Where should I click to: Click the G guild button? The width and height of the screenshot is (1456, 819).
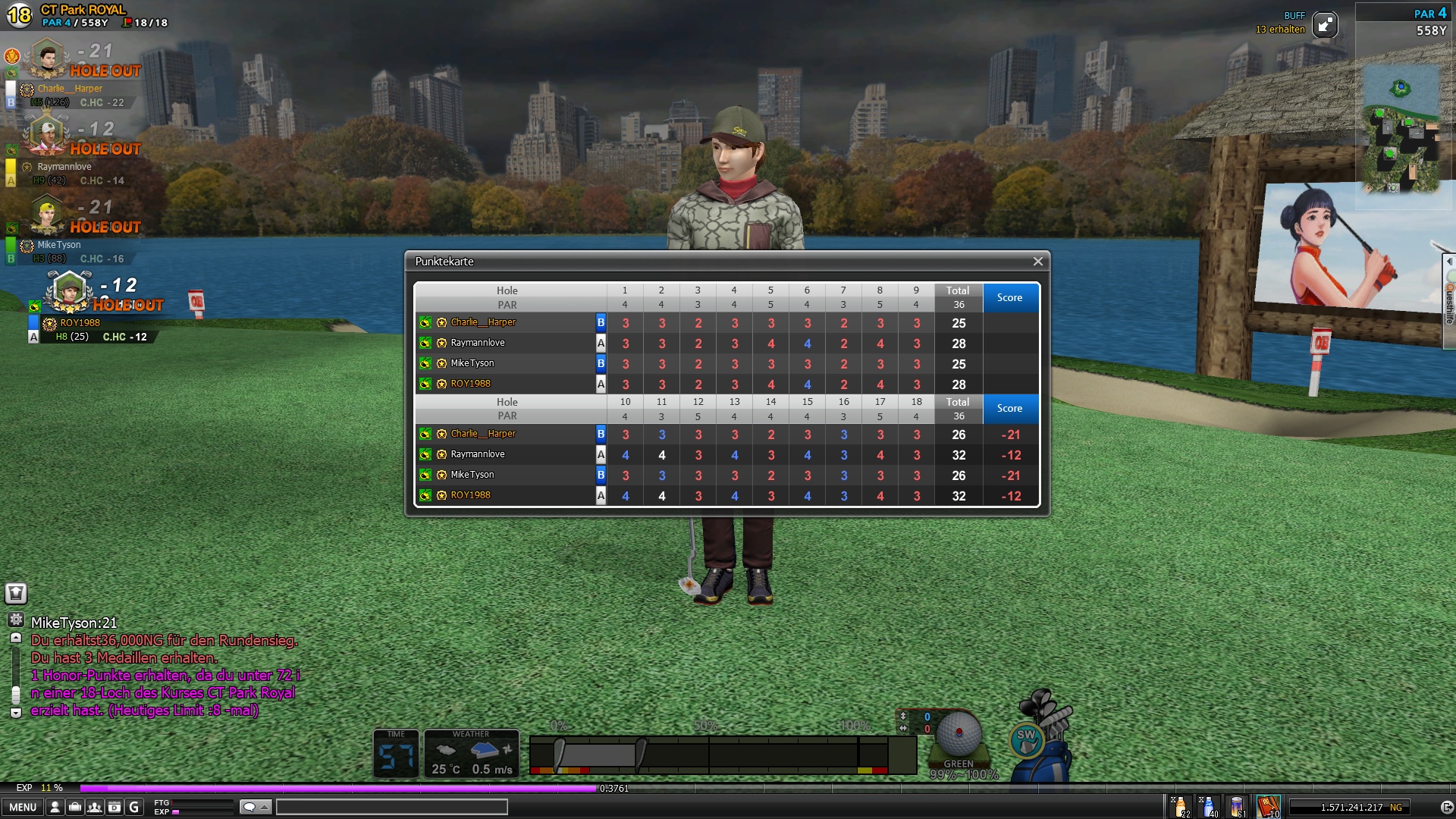(134, 807)
